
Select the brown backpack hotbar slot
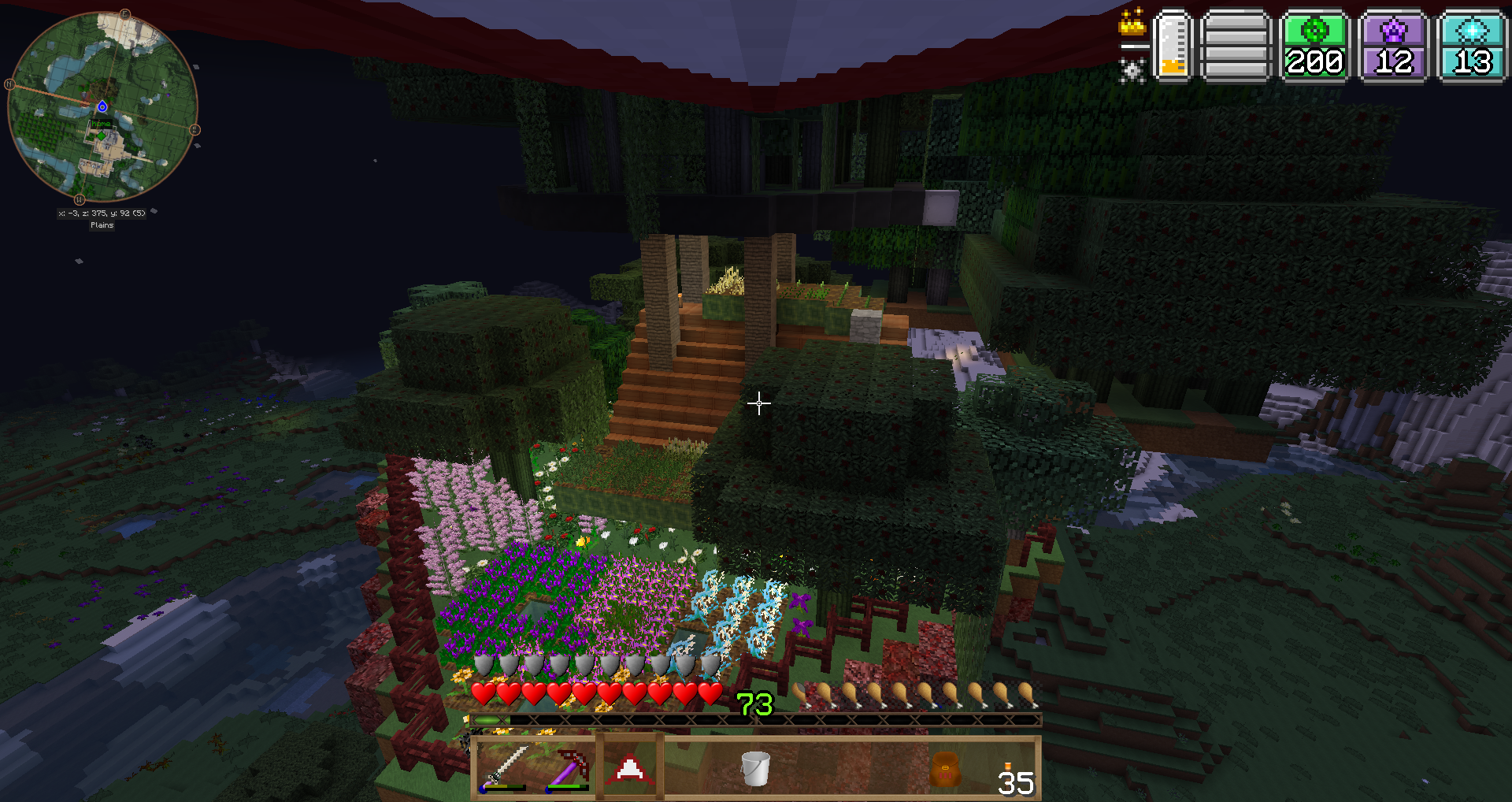click(x=944, y=768)
